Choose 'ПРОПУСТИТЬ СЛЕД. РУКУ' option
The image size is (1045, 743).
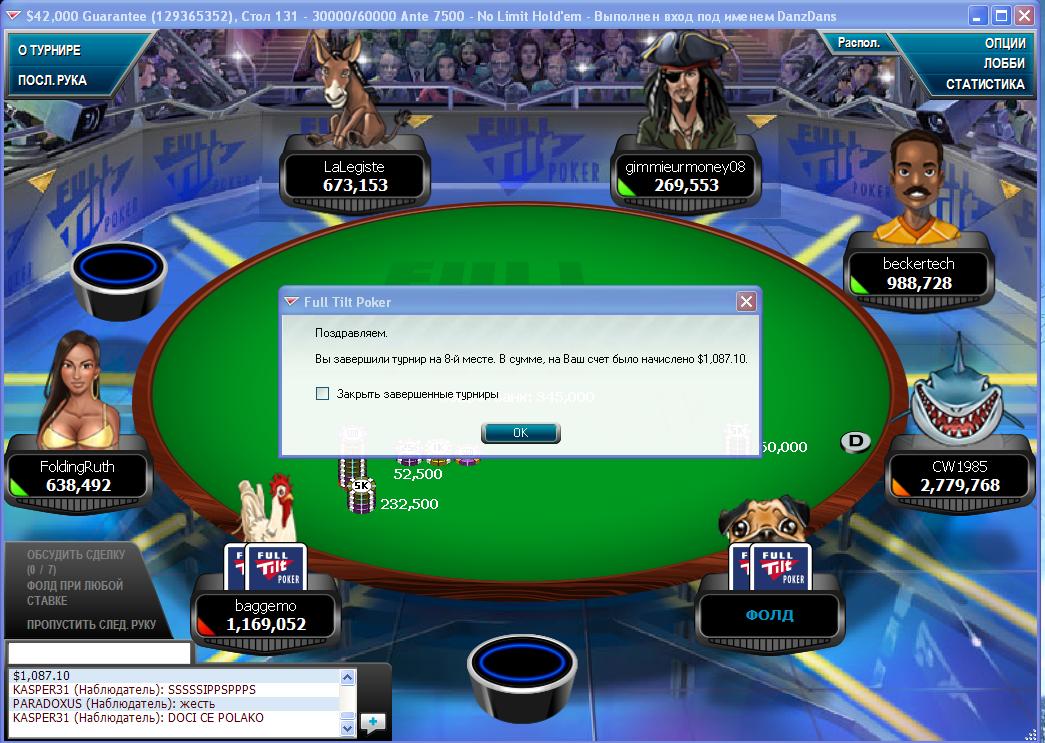click(x=91, y=625)
